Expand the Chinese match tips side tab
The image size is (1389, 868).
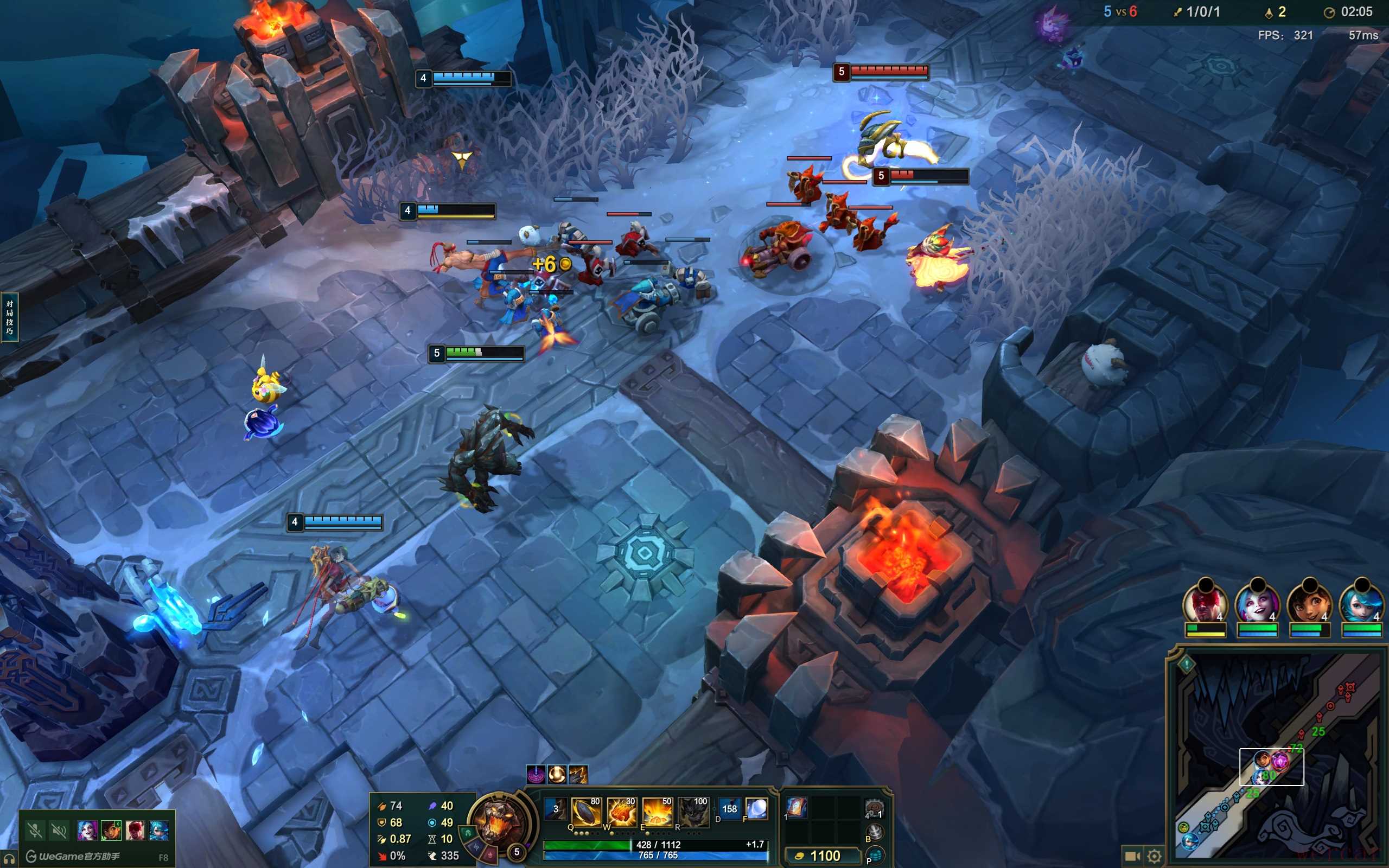pos(9,317)
